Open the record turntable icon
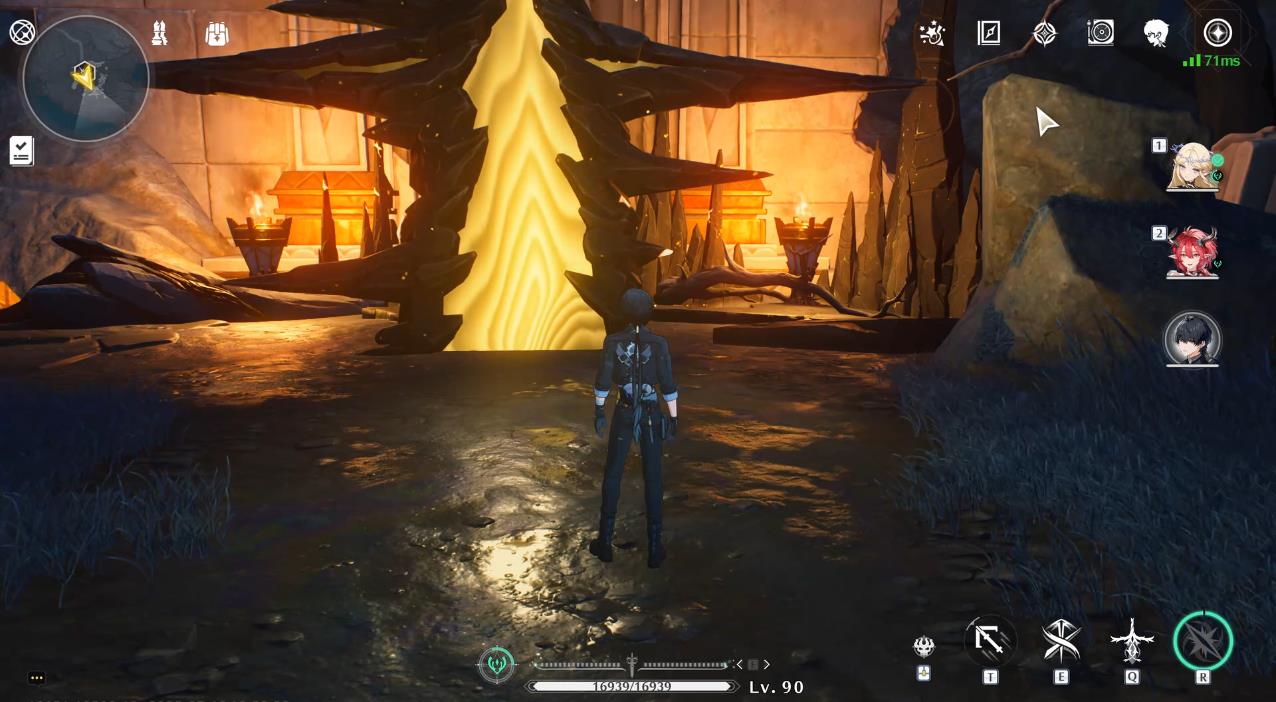This screenshot has height=702, width=1276. 1100,33
